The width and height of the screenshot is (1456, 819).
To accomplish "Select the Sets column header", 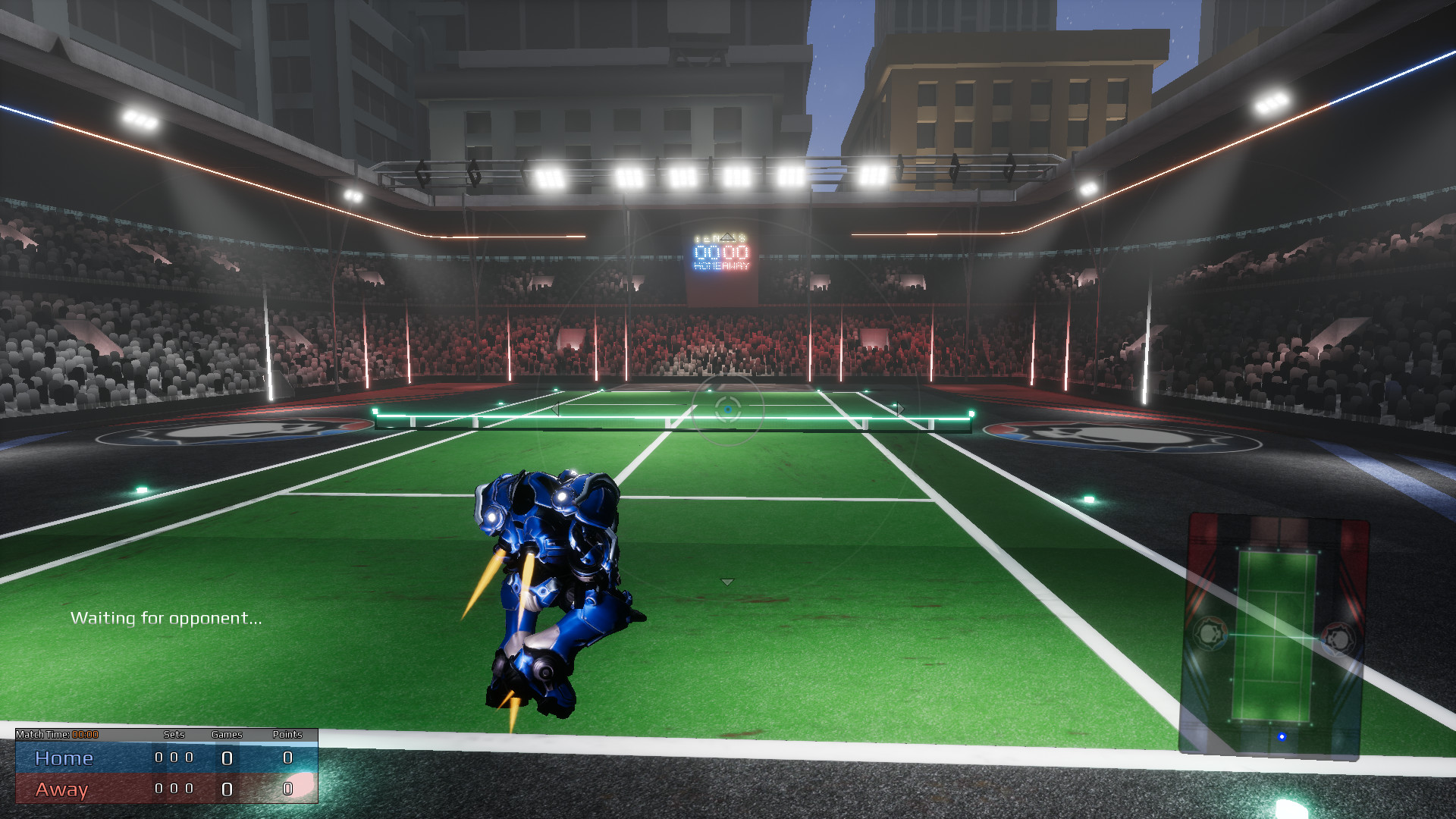I will (174, 734).
